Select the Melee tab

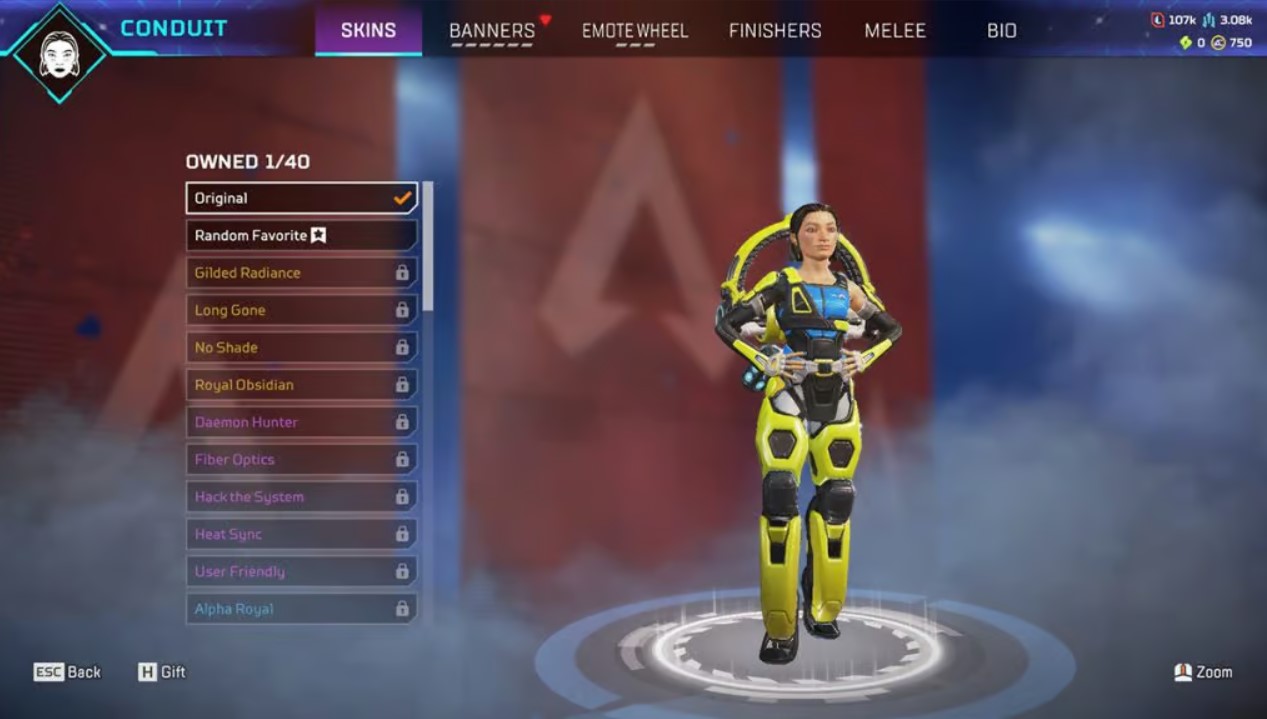coord(895,31)
